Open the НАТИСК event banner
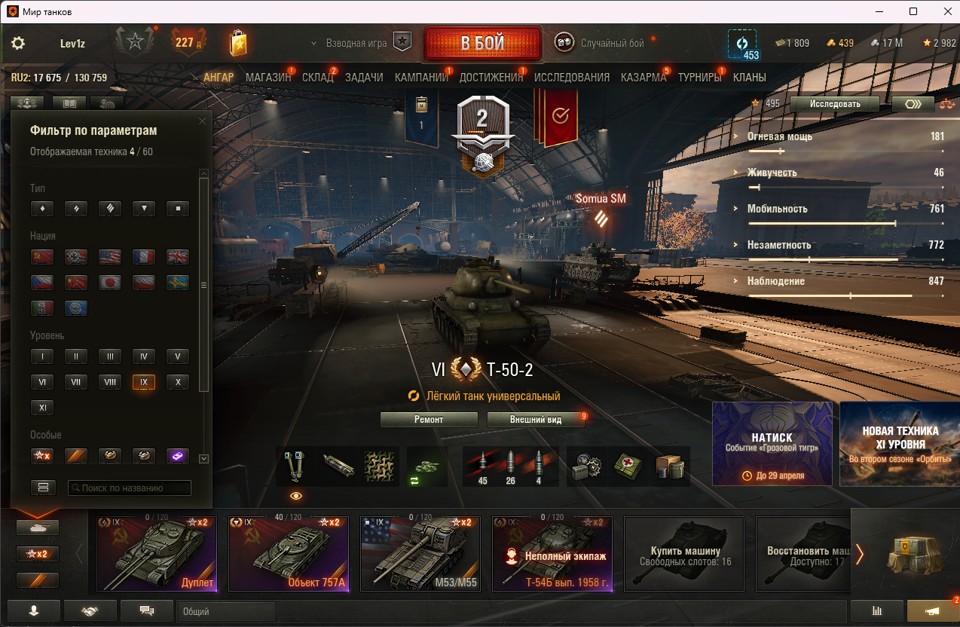 pos(772,444)
